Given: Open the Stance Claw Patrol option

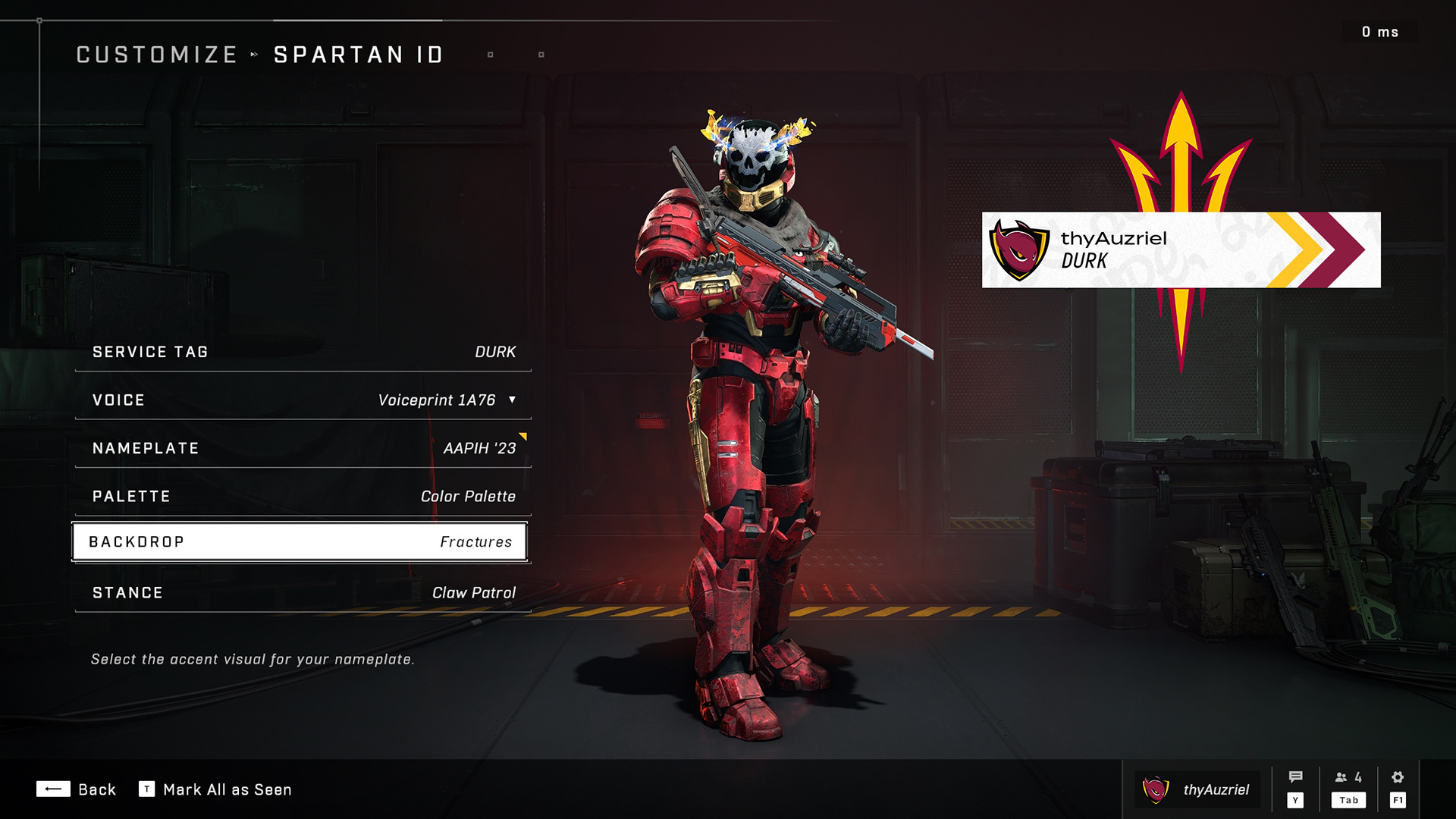Looking at the screenshot, I should click(303, 593).
